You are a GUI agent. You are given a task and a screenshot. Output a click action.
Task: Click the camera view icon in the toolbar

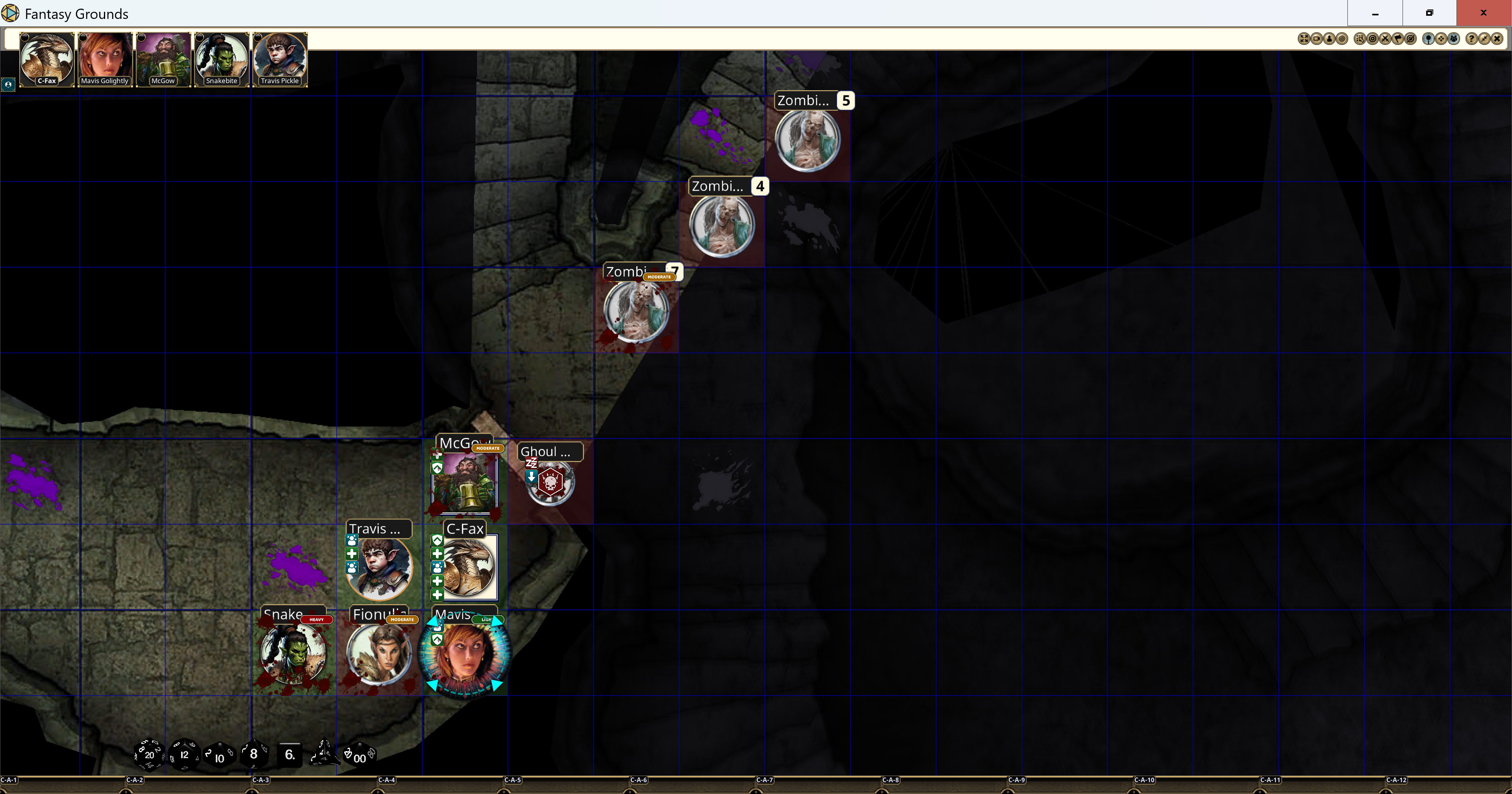(1317, 39)
